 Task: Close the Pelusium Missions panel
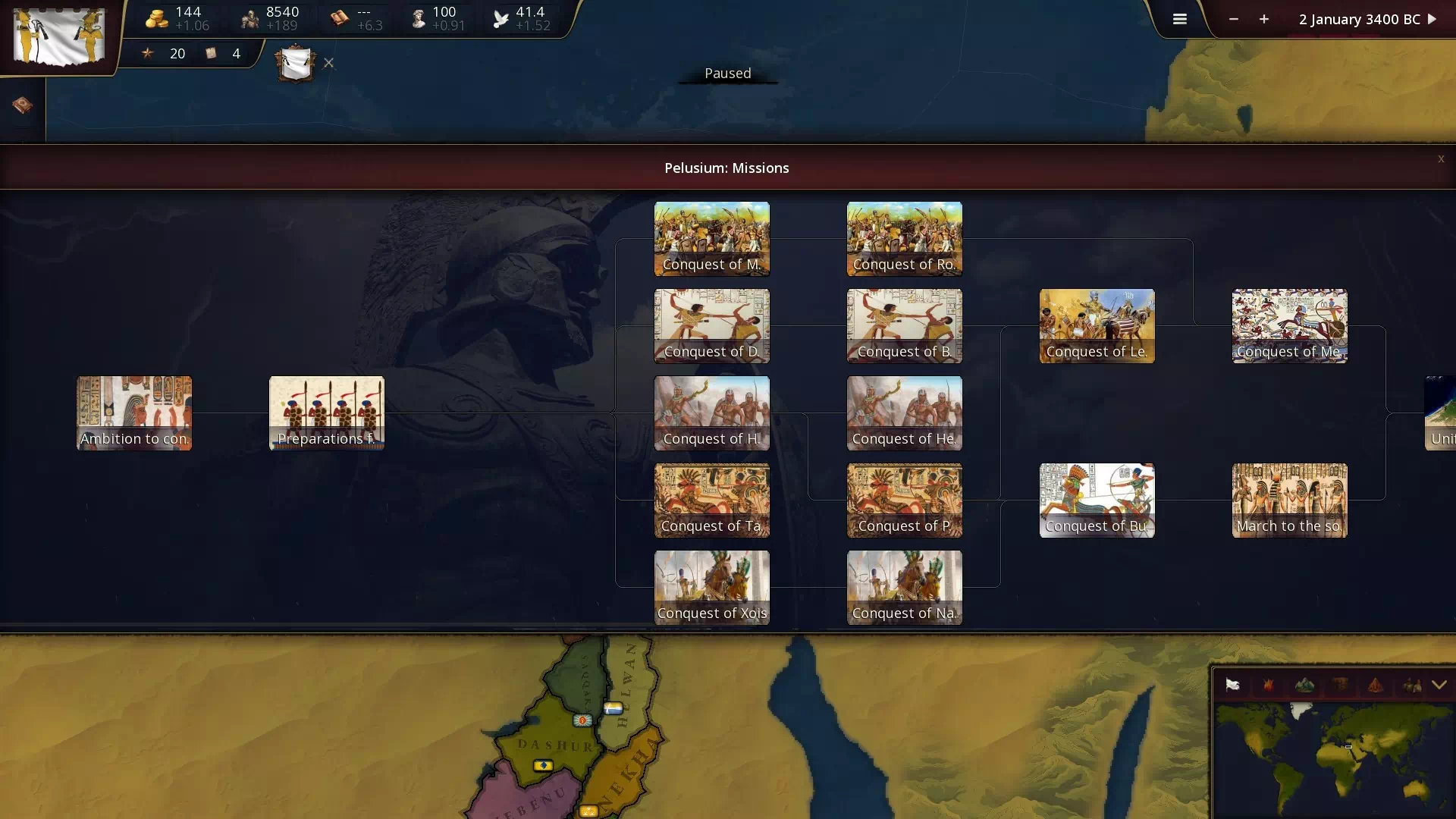coord(1440,159)
